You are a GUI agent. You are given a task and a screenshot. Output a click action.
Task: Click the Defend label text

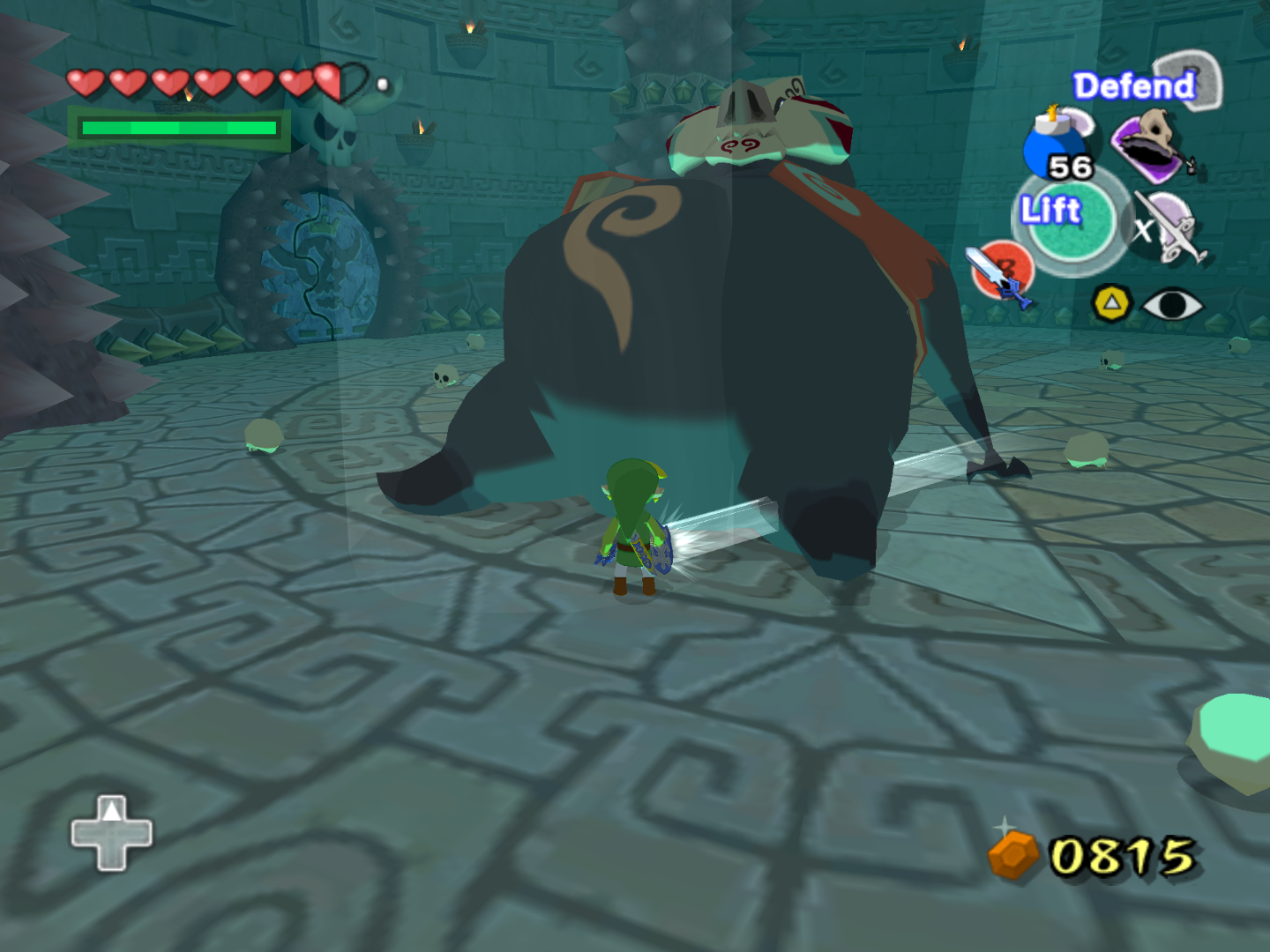1132,86
